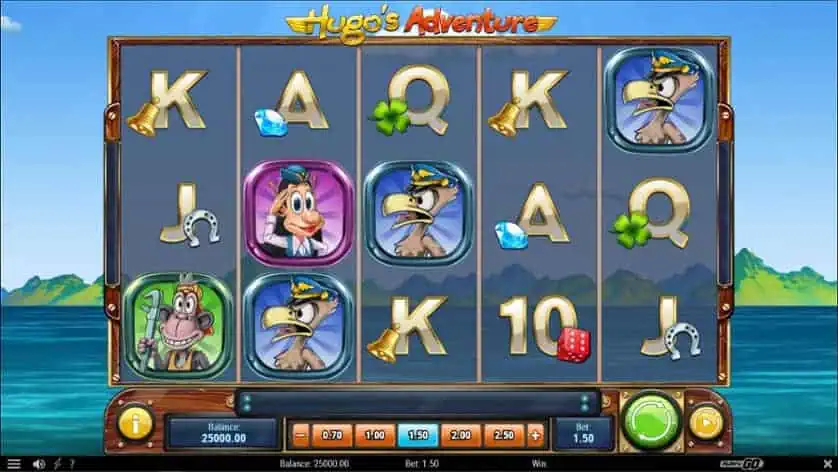Open help via the question mark icon
This screenshot has width=838, height=472.
pos(70,464)
